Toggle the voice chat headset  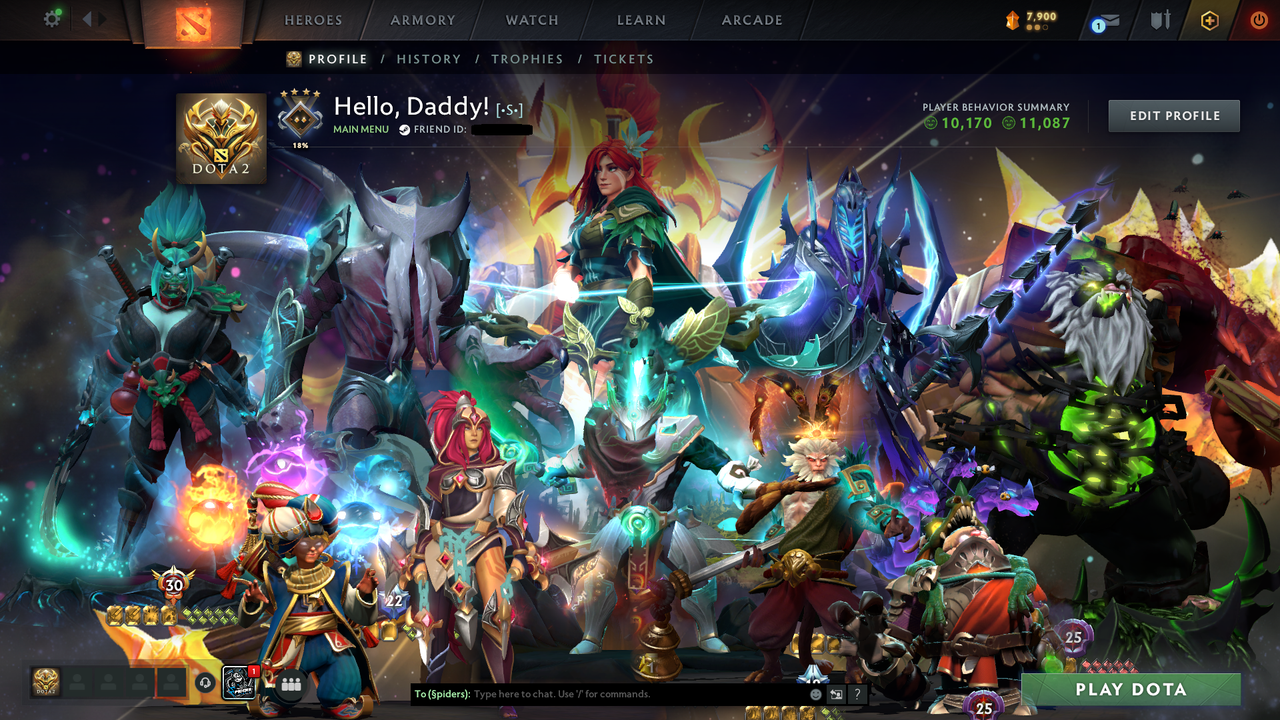coord(205,684)
